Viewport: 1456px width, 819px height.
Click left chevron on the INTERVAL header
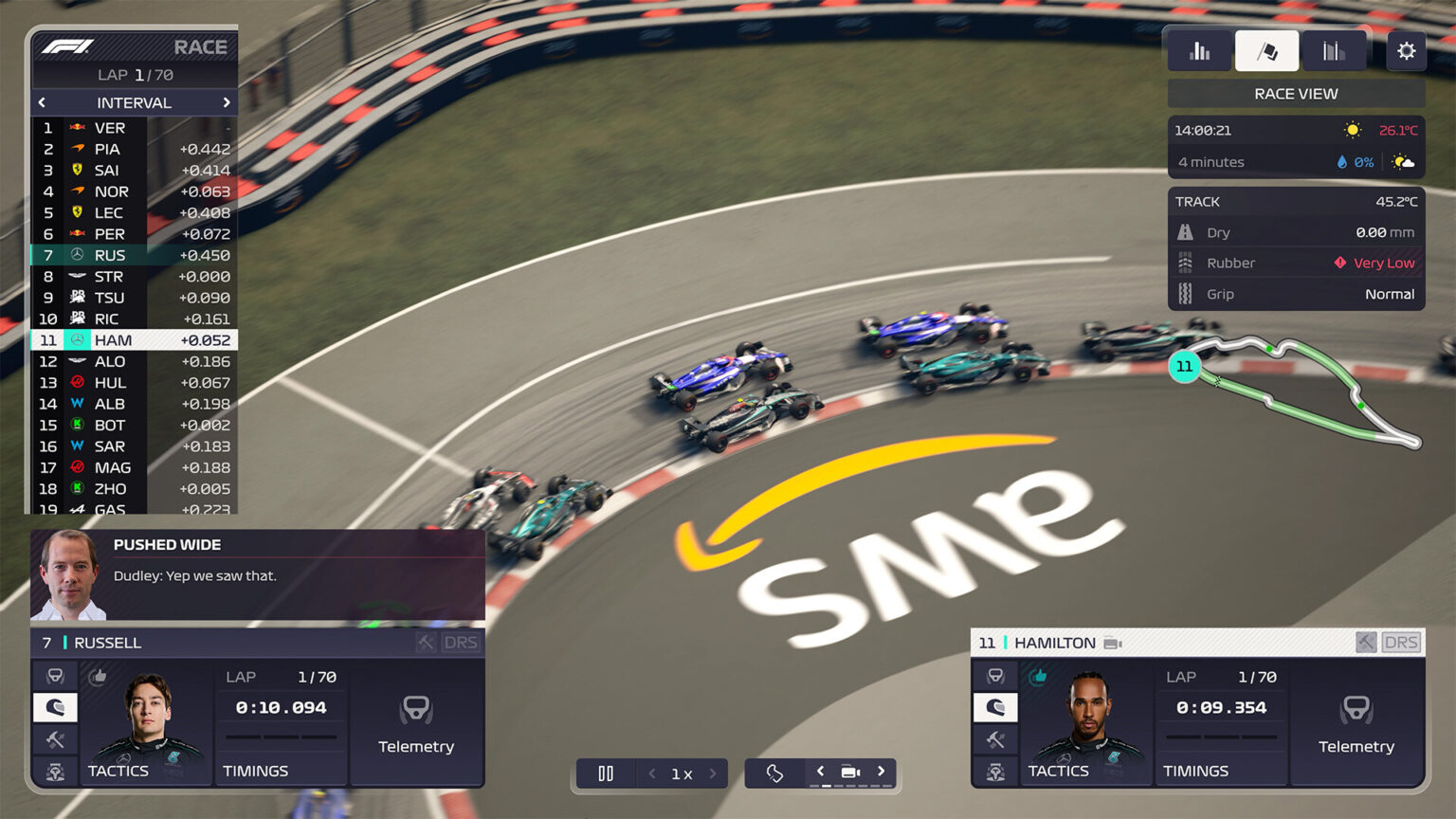(43, 102)
